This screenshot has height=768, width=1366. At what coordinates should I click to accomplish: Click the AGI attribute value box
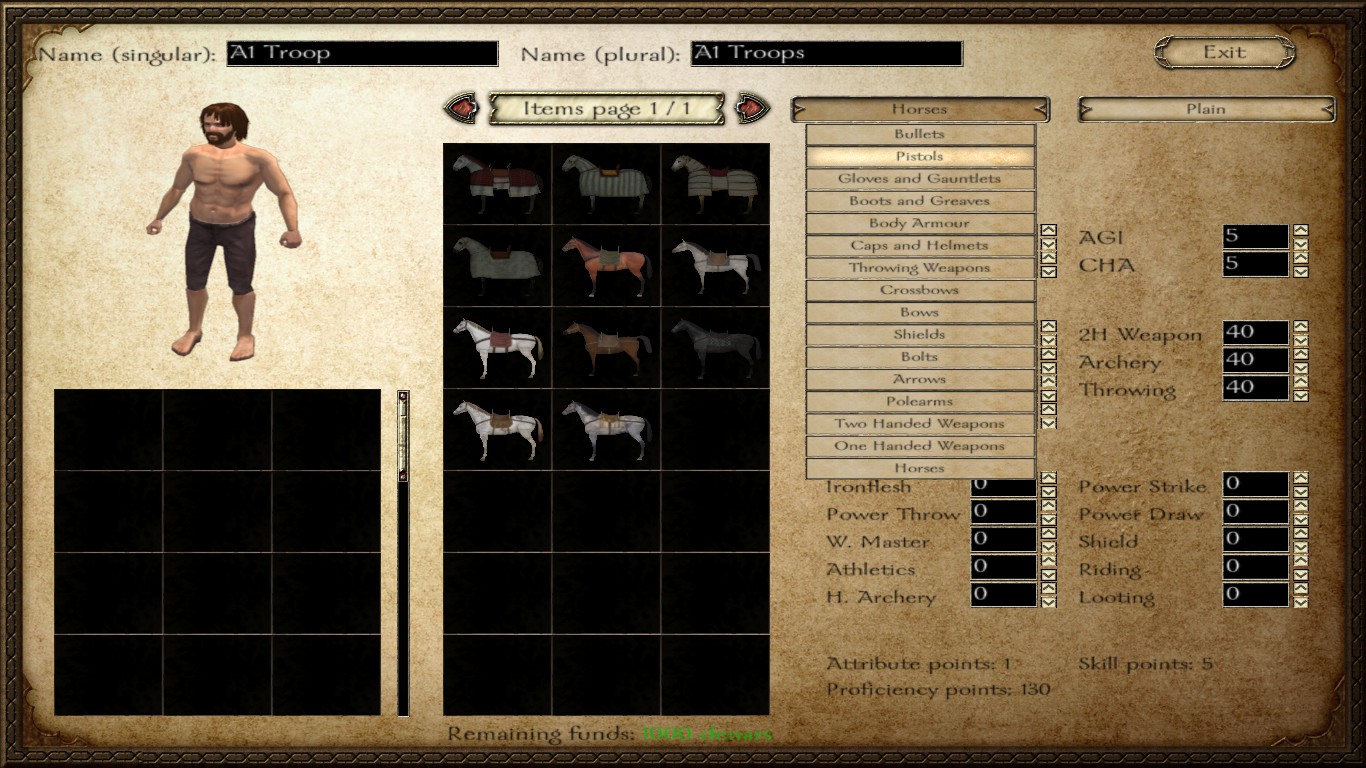pos(1255,237)
